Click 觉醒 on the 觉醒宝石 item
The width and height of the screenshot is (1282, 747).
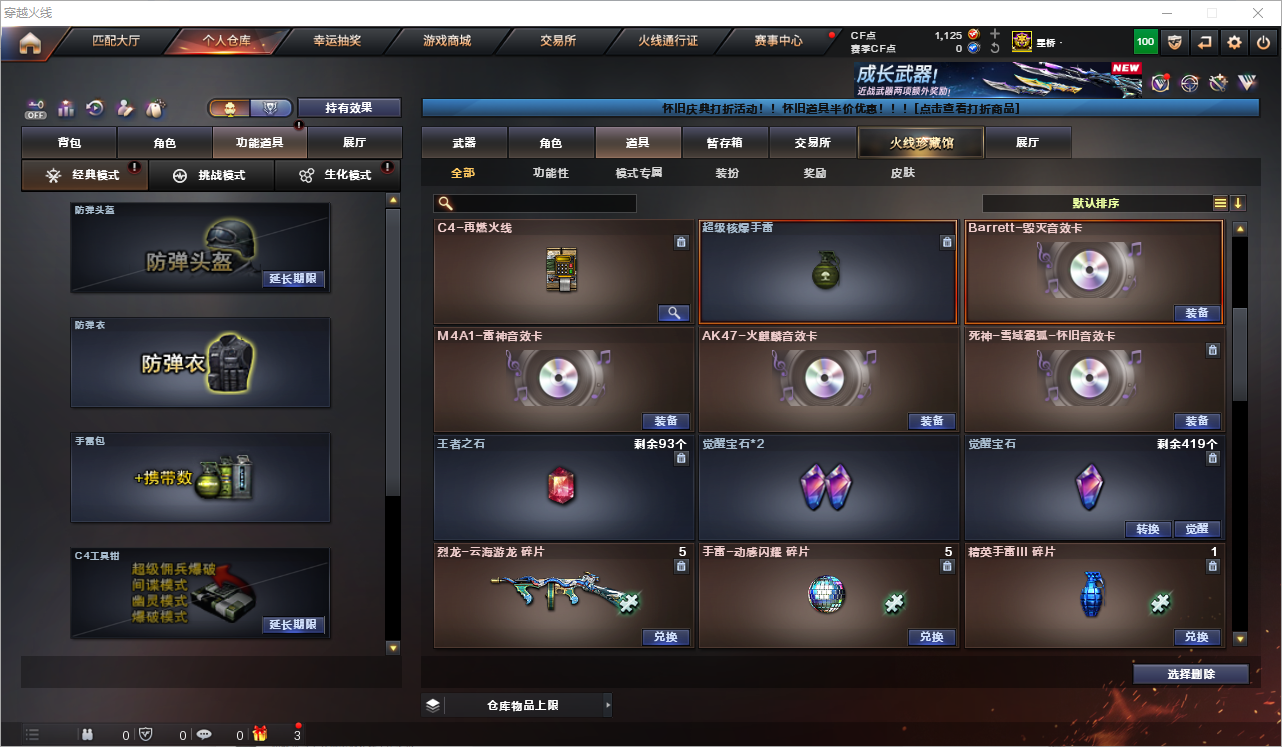pyautogui.click(x=1196, y=529)
